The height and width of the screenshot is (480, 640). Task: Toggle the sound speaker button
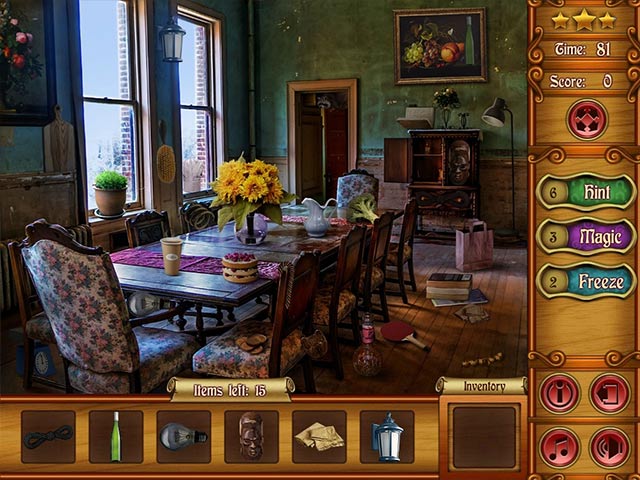tap(609, 447)
